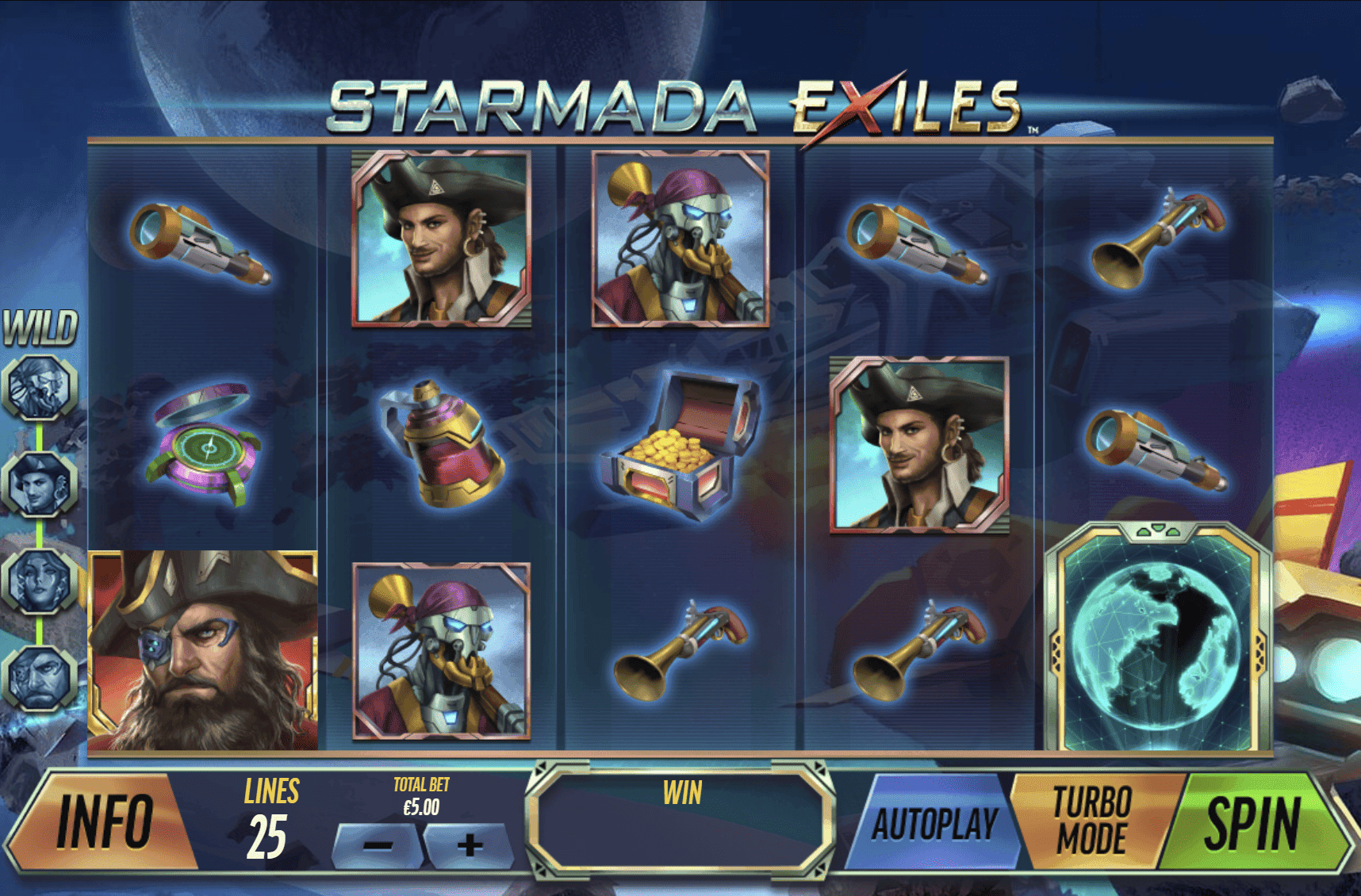Click the WILD label above the sidebar icons

tap(38, 329)
